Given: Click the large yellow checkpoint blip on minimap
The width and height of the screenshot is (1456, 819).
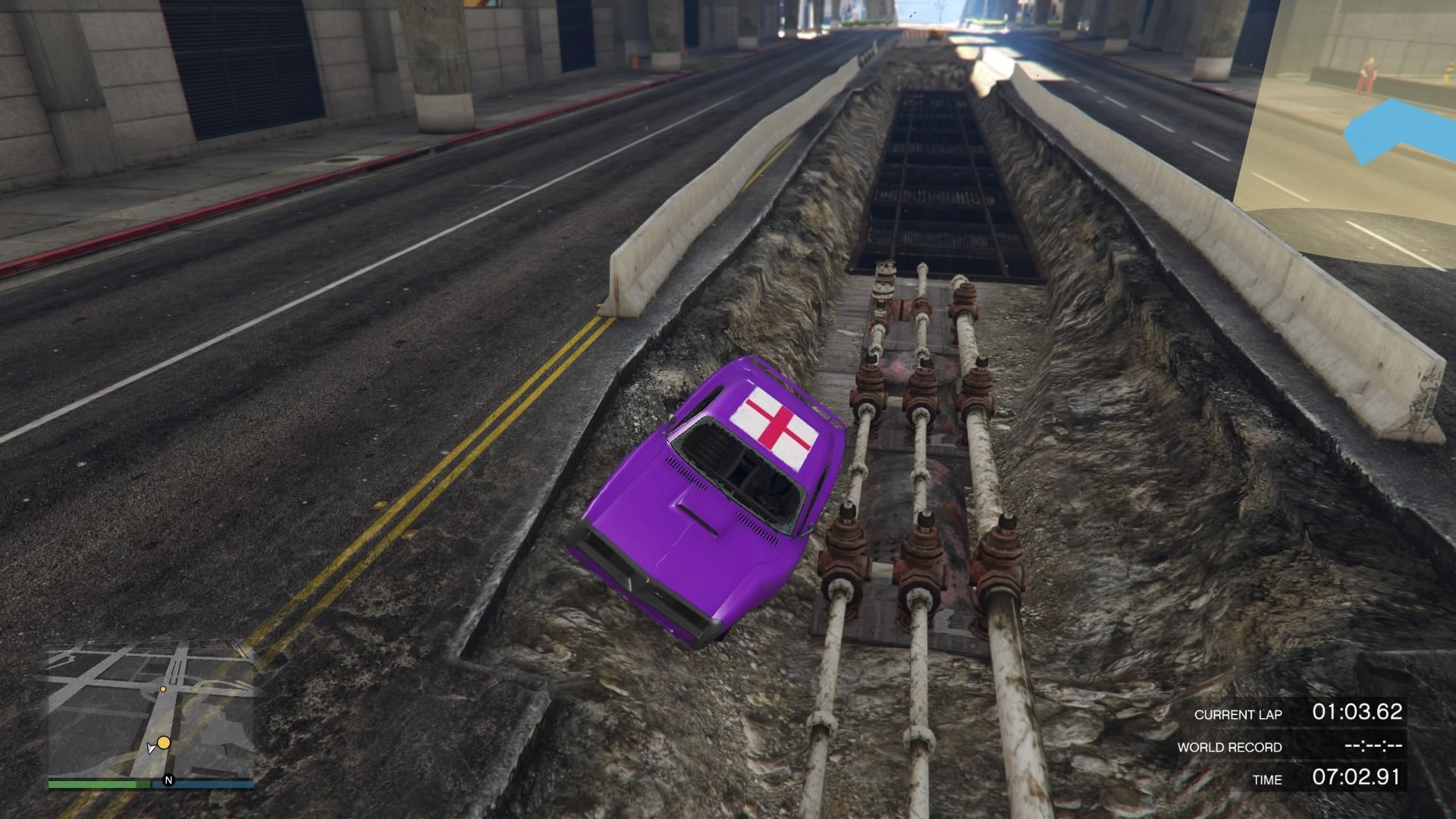Looking at the screenshot, I should [164, 744].
